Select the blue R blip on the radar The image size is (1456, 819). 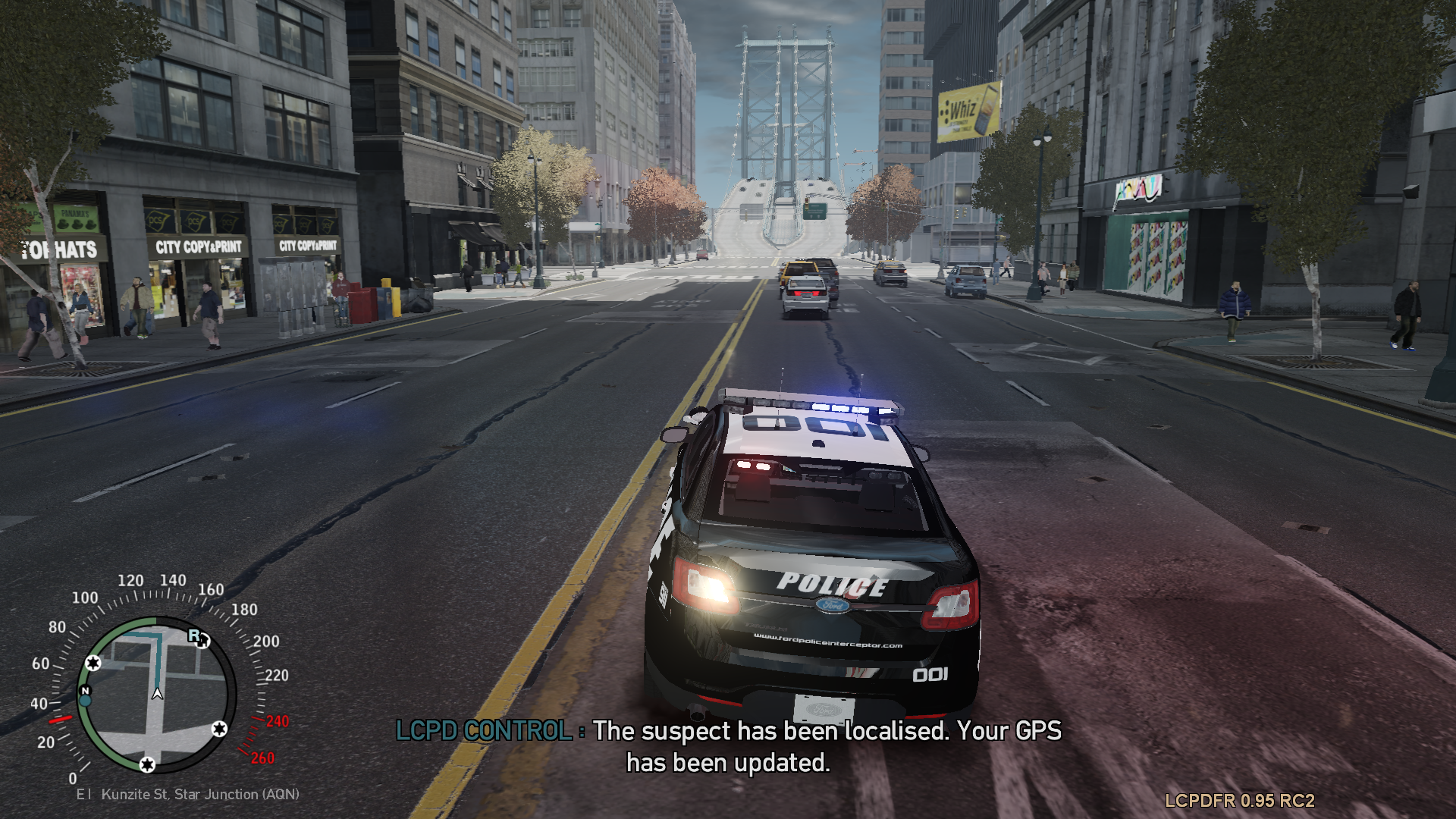pos(194,635)
